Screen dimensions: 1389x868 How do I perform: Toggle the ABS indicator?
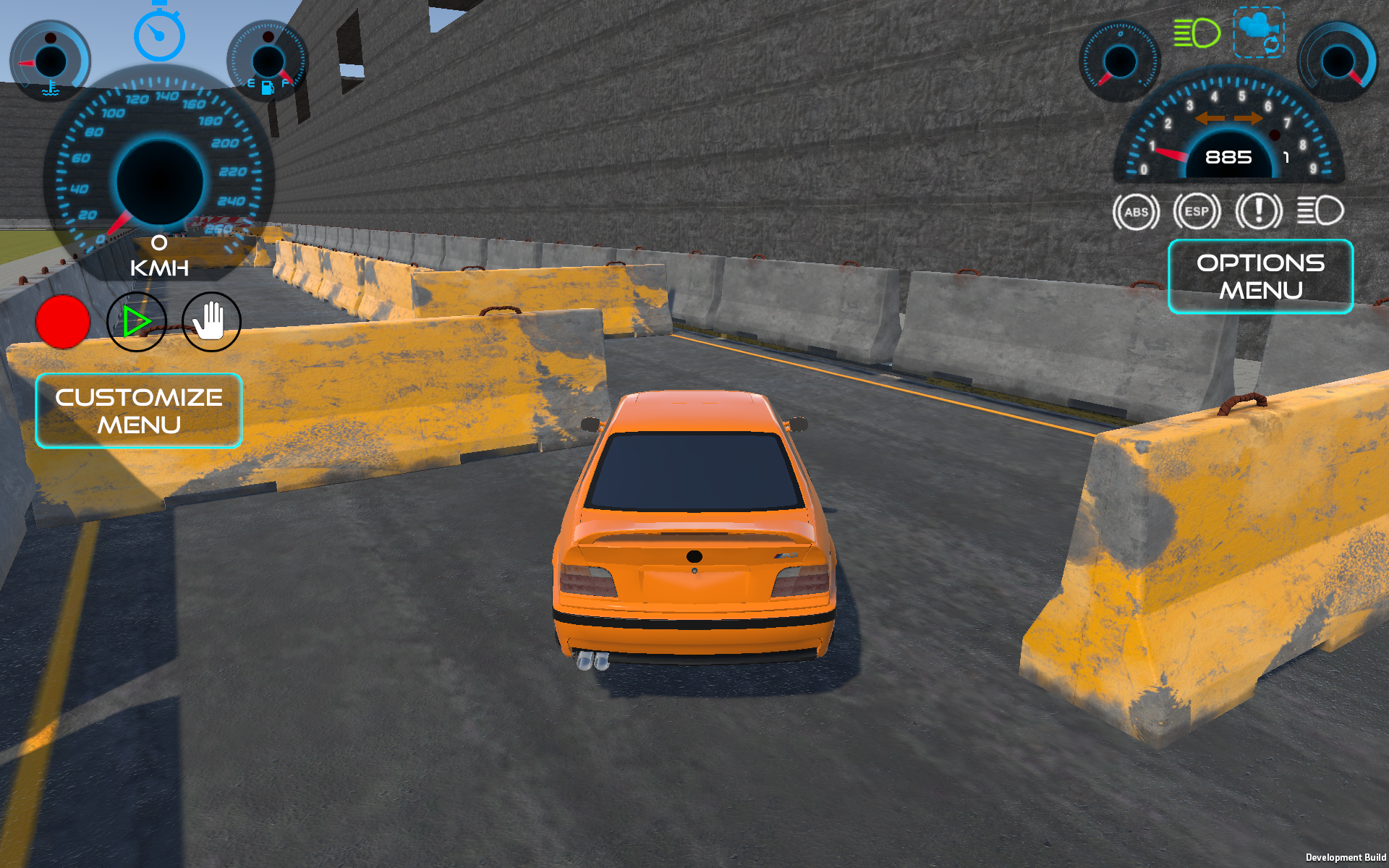pyautogui.click(x=1136, y=212)
